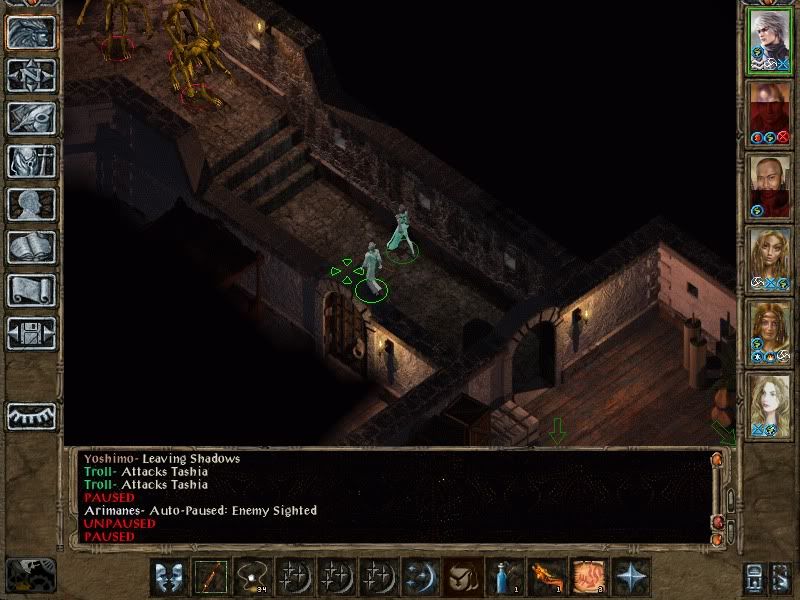Viewport: 800px width, 600px height.
Task: Use the blue potion quick item
Action: click(x=505, y=577)
